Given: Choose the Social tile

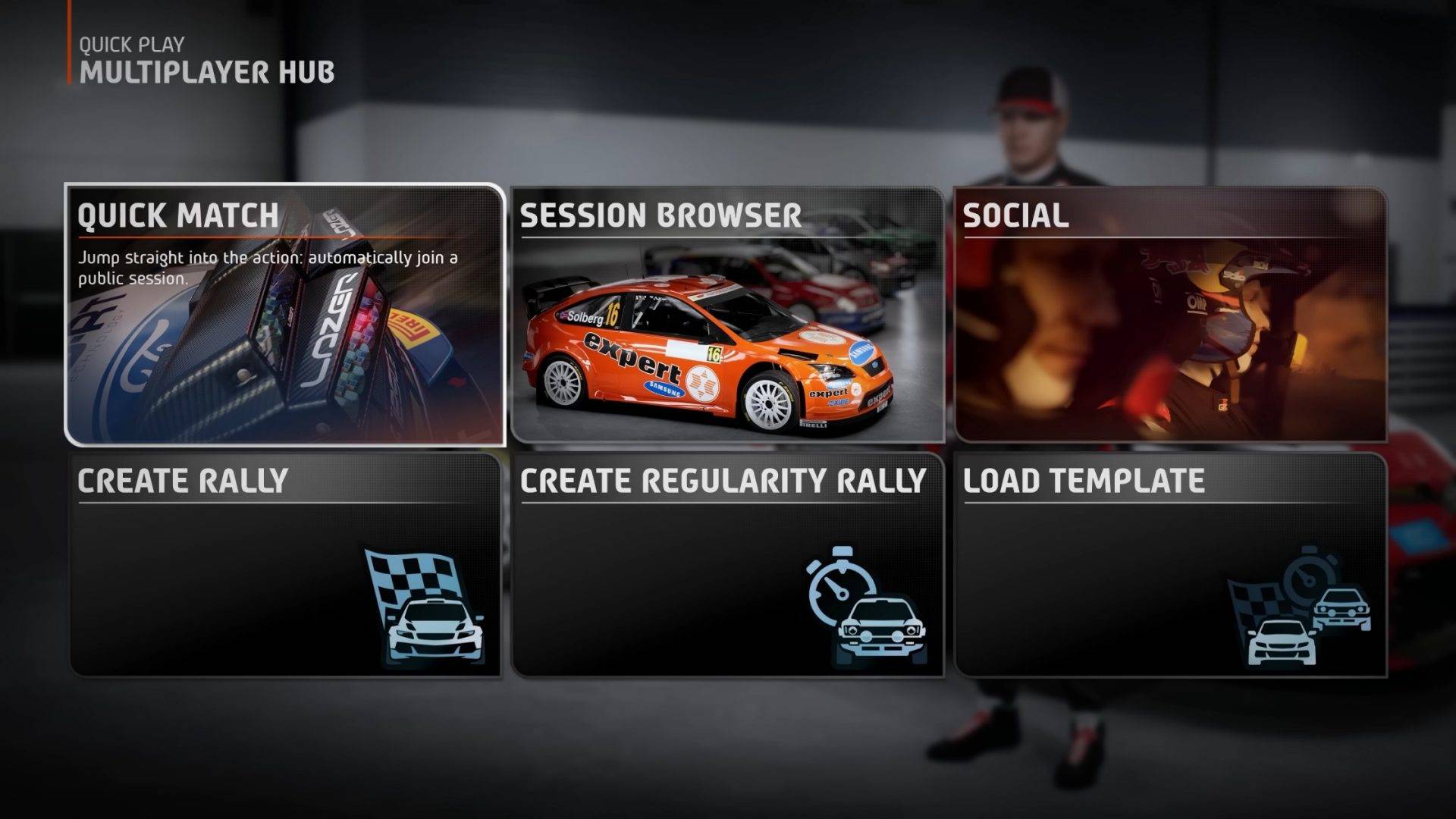Looking at the screenshot, I should click(x=1170, y=314).
